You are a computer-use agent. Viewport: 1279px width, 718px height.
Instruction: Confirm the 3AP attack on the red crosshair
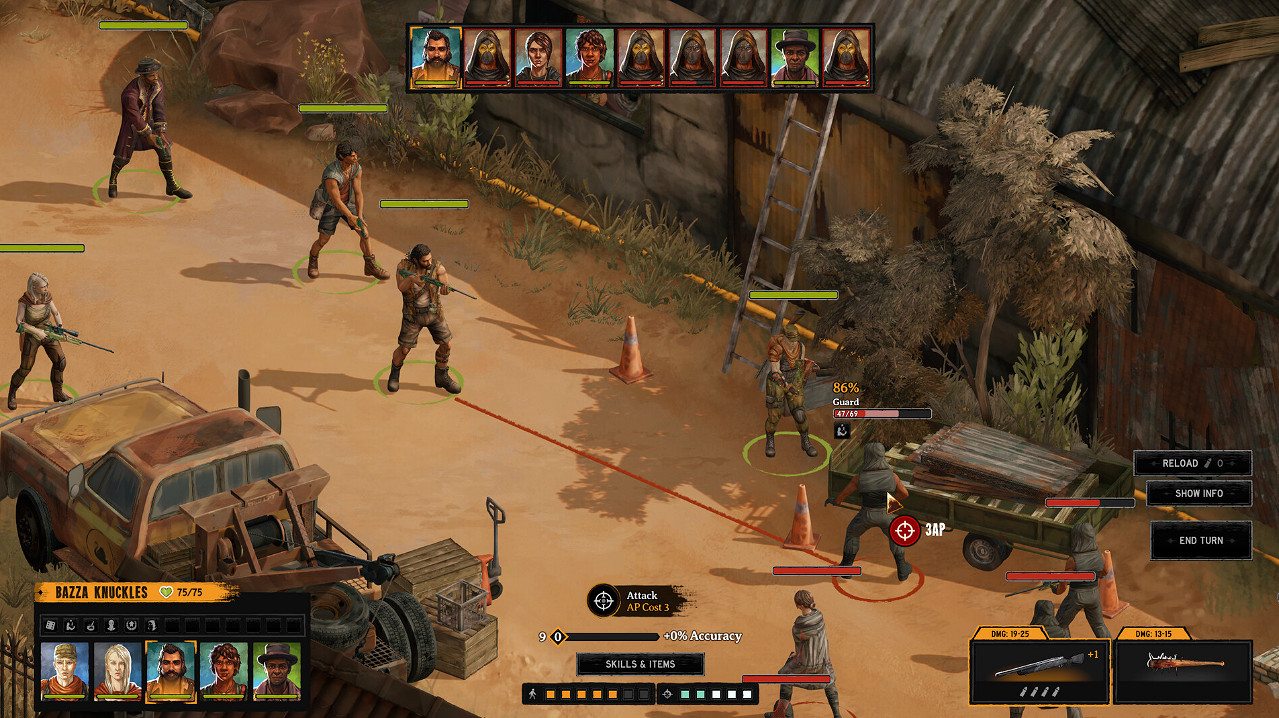[x=905, y=530]
